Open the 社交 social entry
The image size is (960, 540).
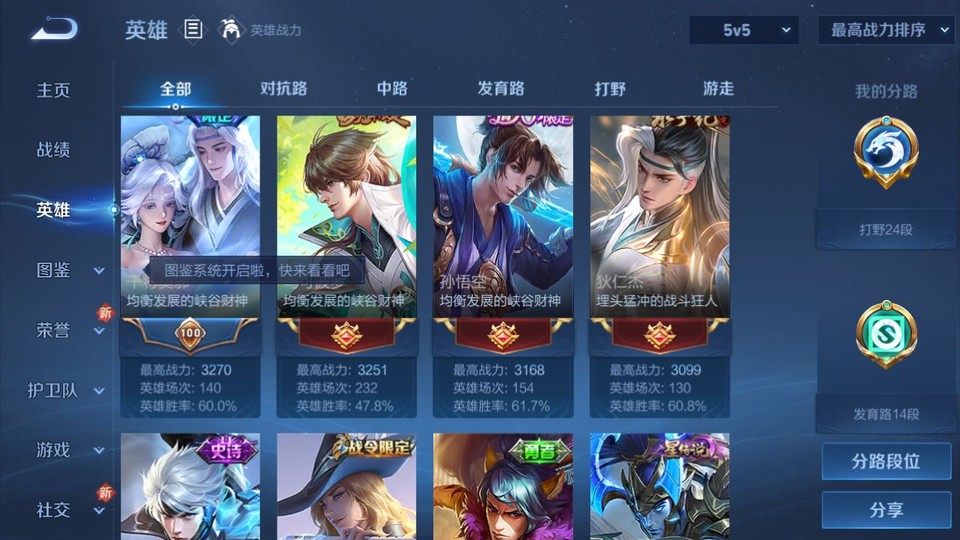[x=66, y=510]
